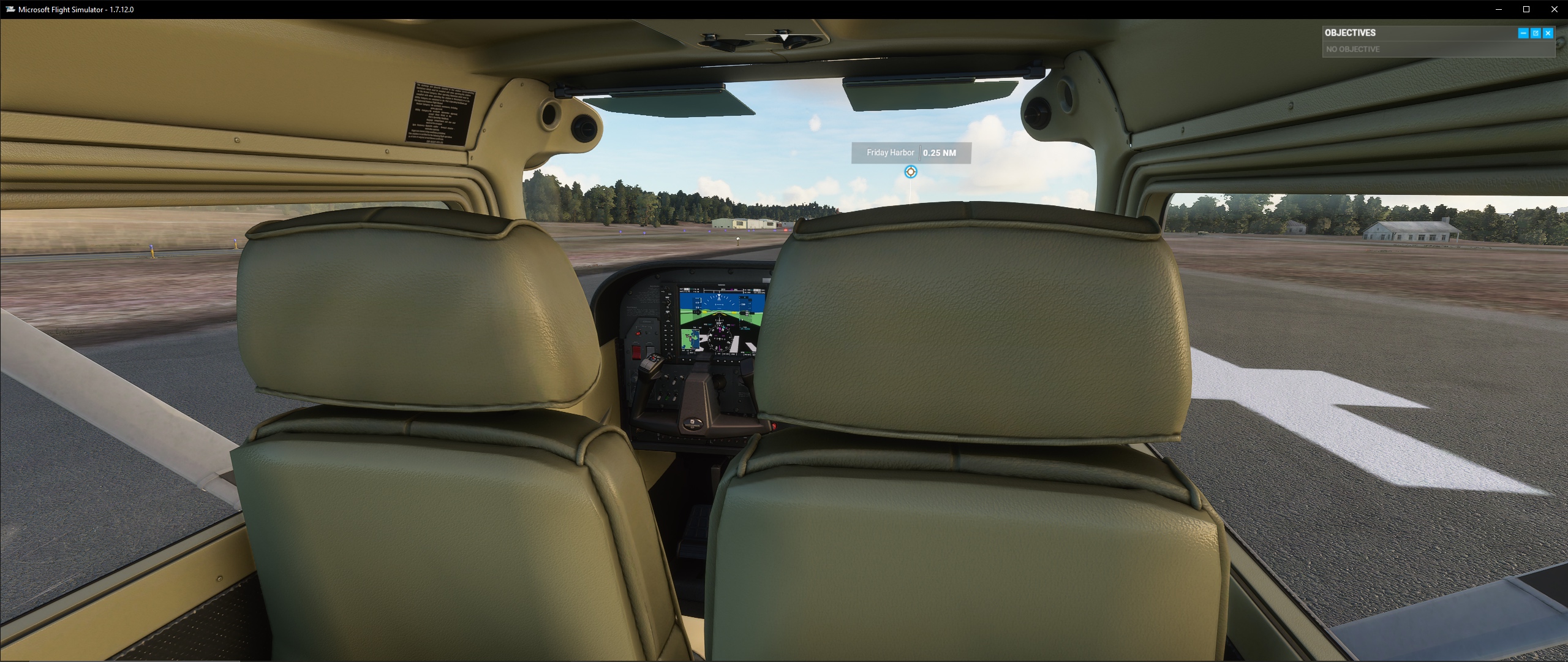Click the Friday Harbor waypoint marker icon
Screen dimensions: 1568x662
911,172
